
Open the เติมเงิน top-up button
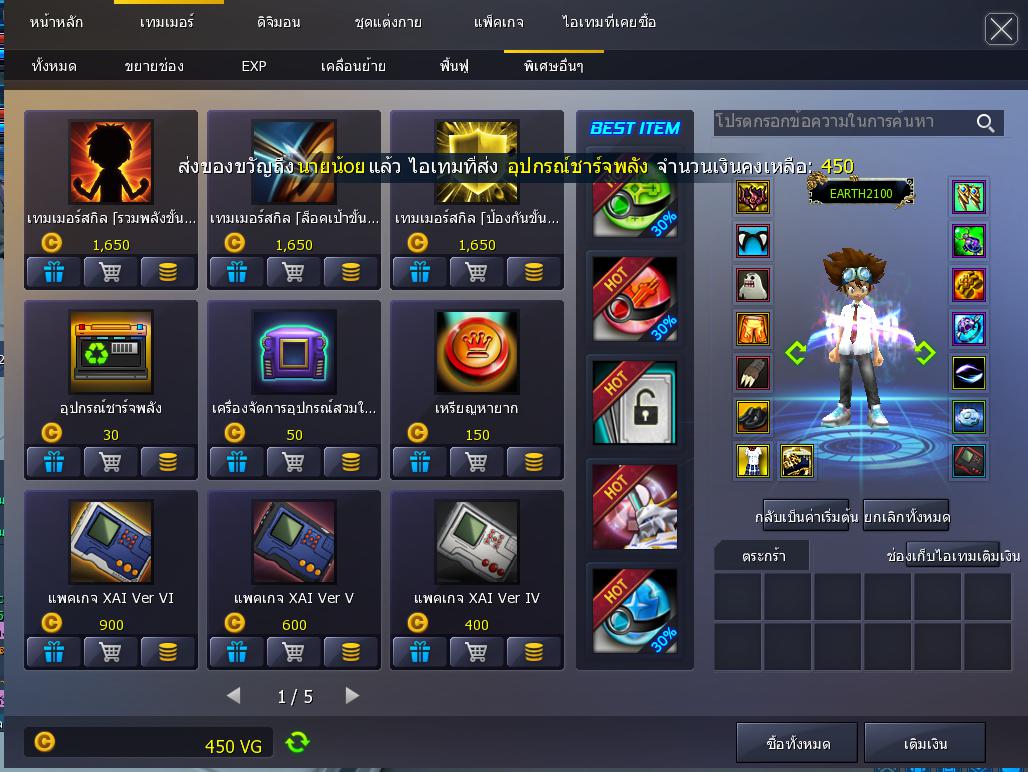tap(925, 743)
